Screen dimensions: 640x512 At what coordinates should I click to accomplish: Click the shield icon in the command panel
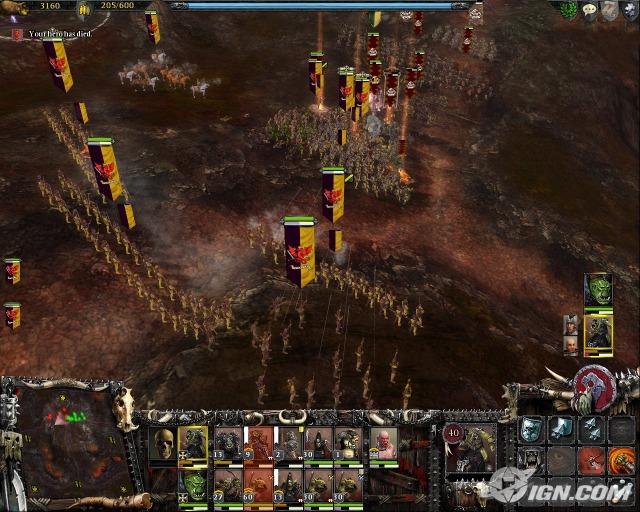coord(531,430)
